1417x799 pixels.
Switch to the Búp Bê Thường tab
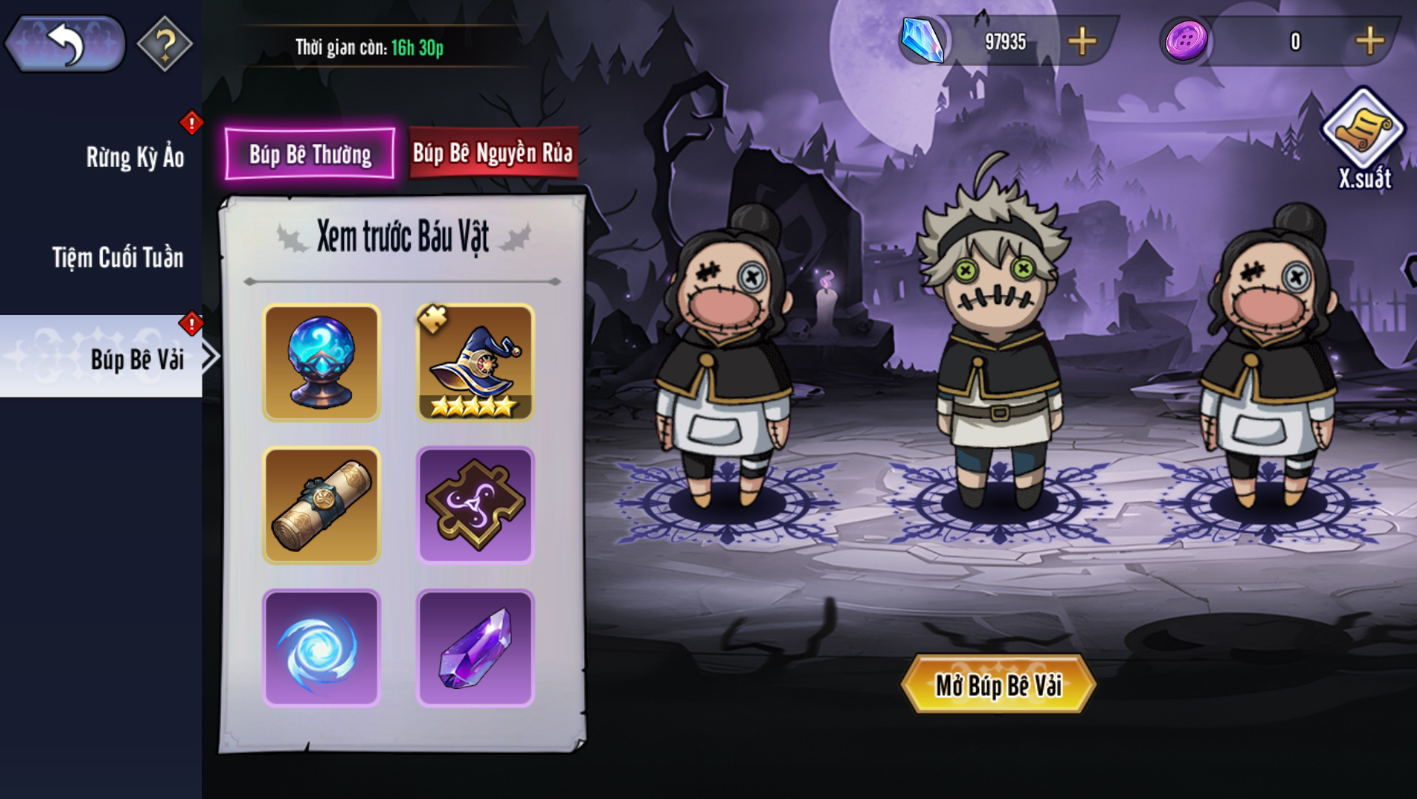(x=310, y=154)
